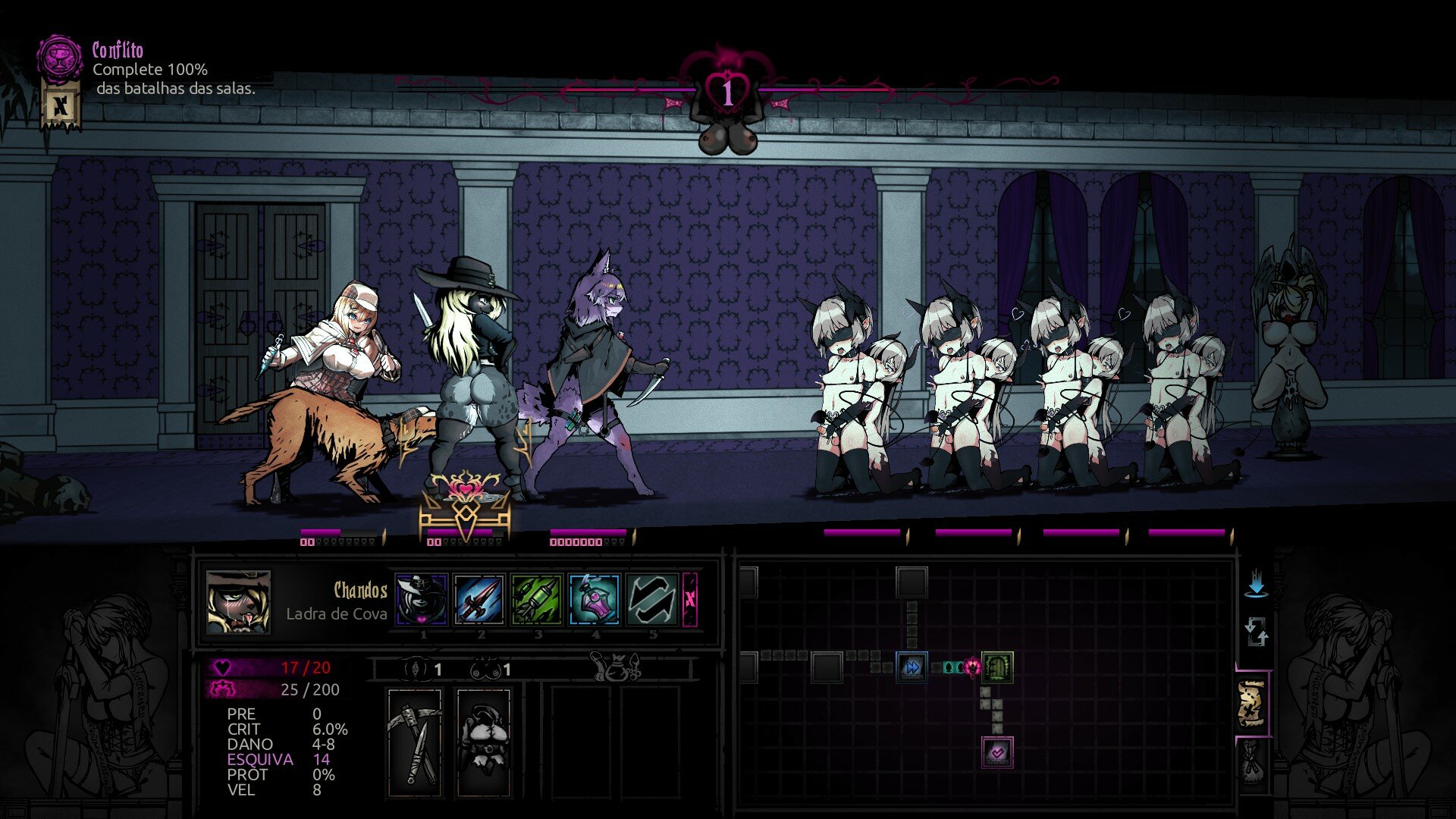Switch to the loot bag inventory tab

[1252, 763]
